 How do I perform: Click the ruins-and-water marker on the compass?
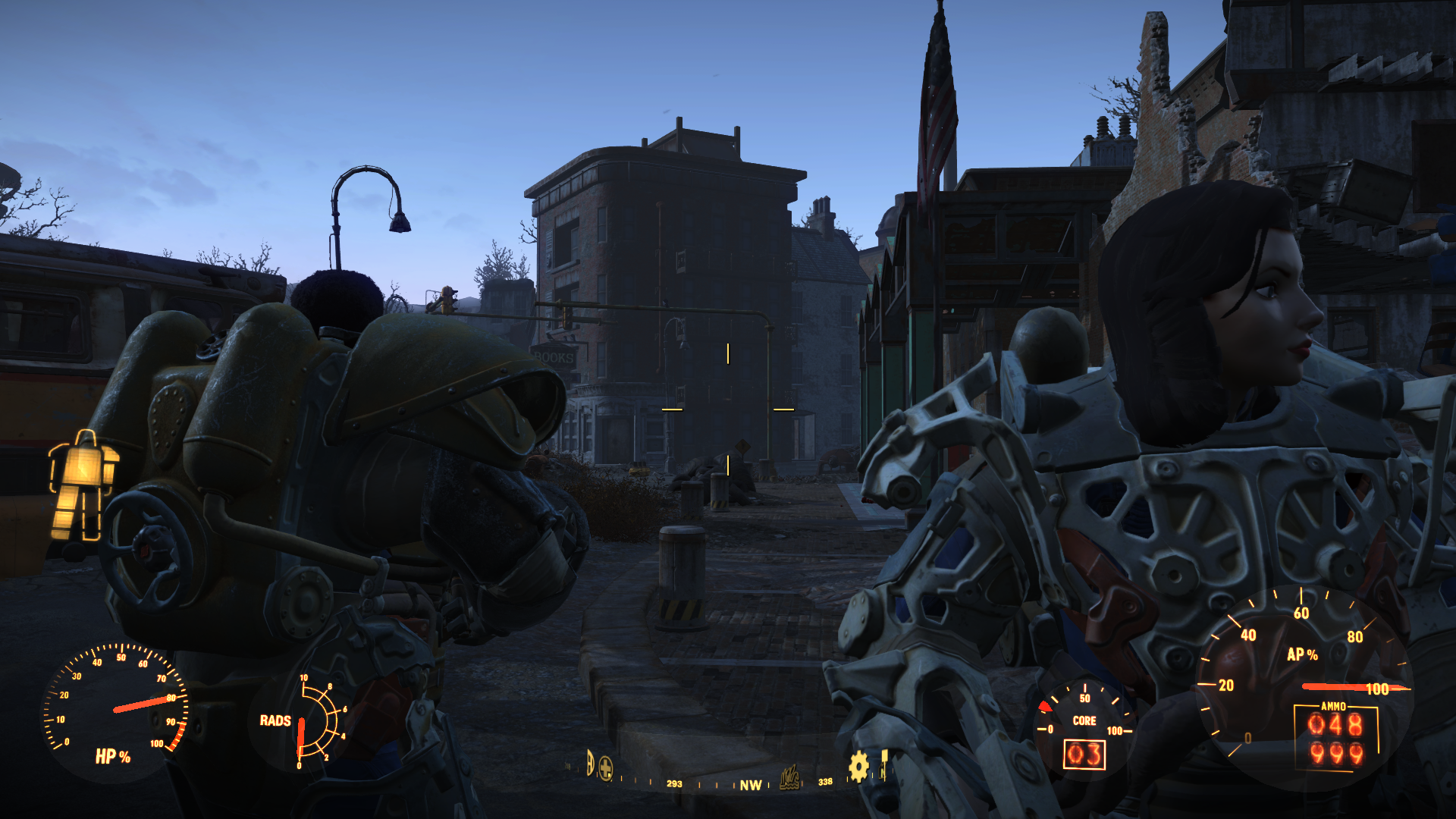pyautogui.click(x=790, y=777)
